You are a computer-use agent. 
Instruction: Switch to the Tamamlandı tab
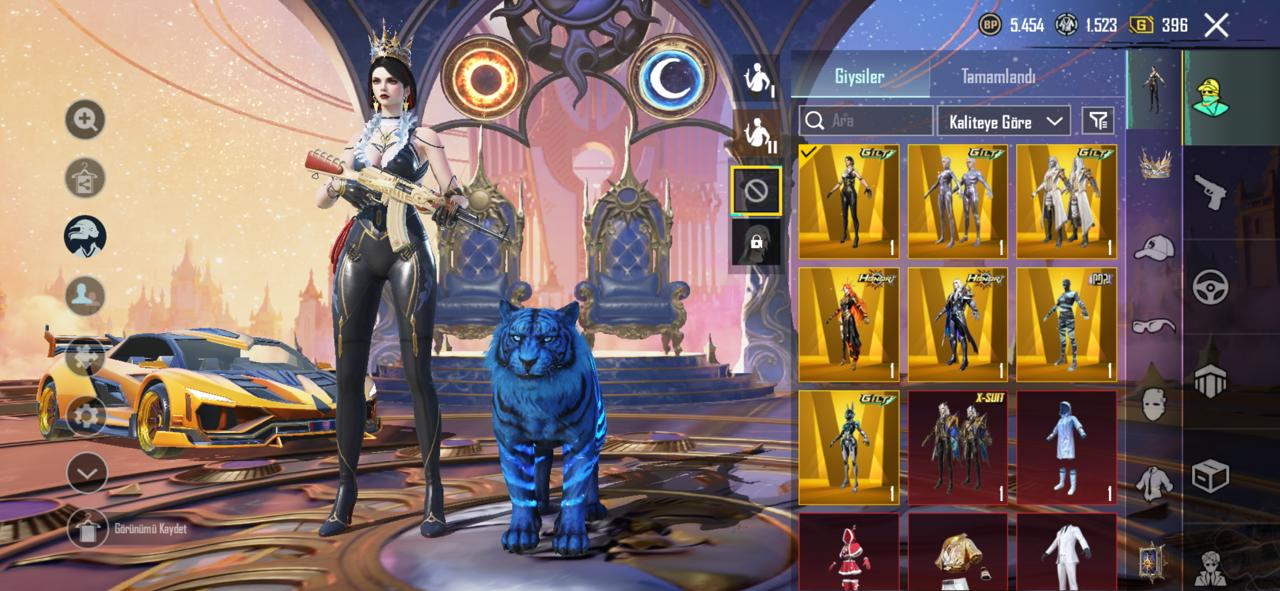997,76
